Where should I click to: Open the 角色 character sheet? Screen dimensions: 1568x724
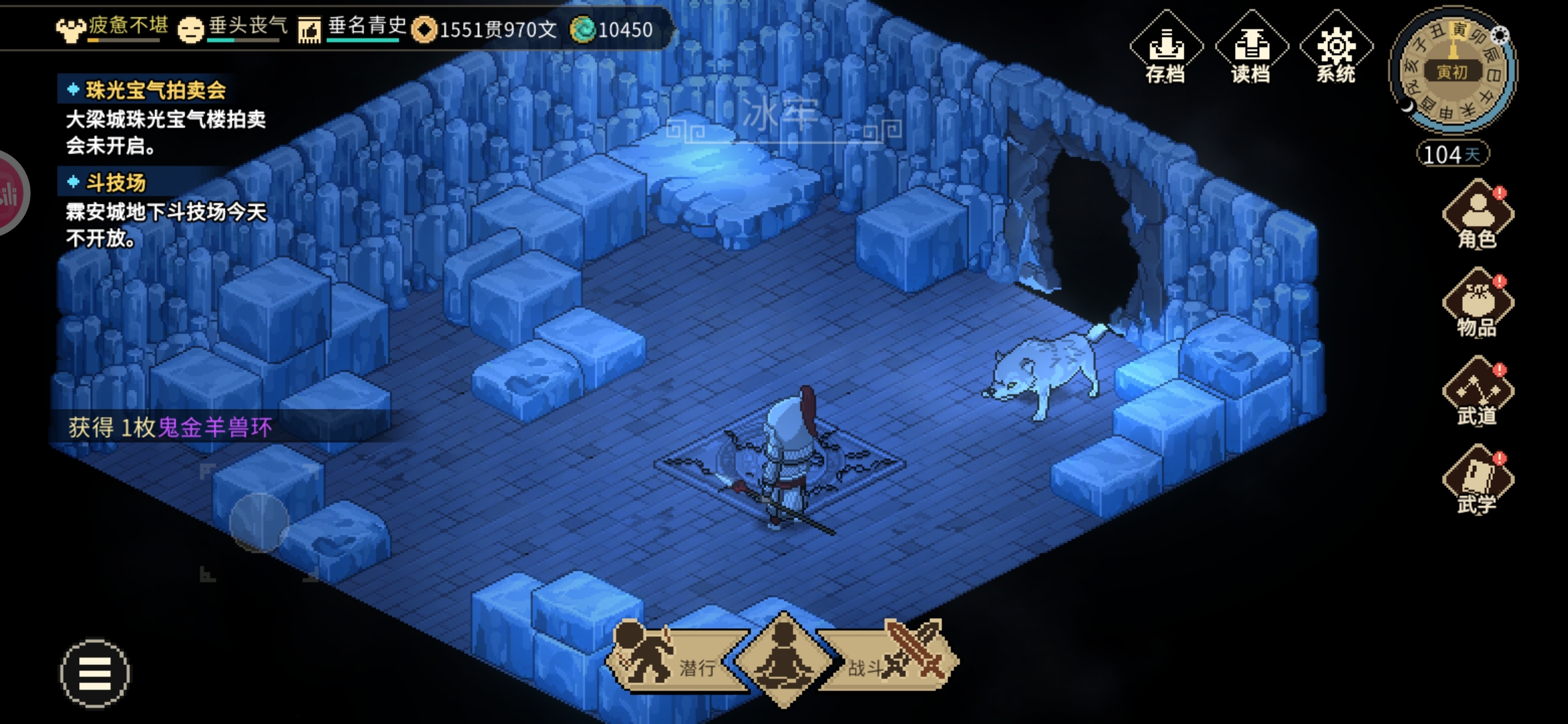pyautogui.click(x=1478, y=216)
